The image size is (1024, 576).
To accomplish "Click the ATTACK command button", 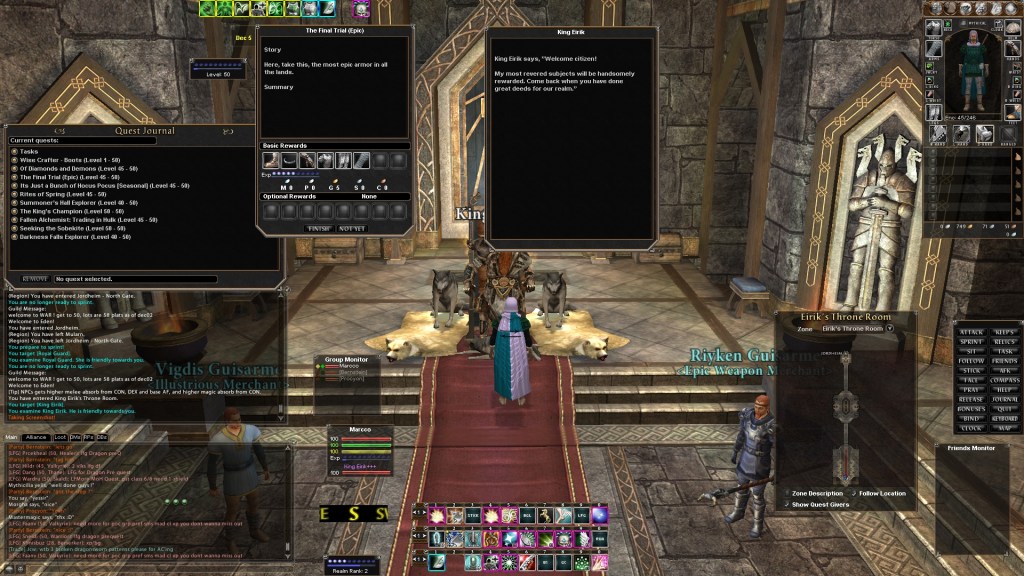I will click(x=971, y=331).
